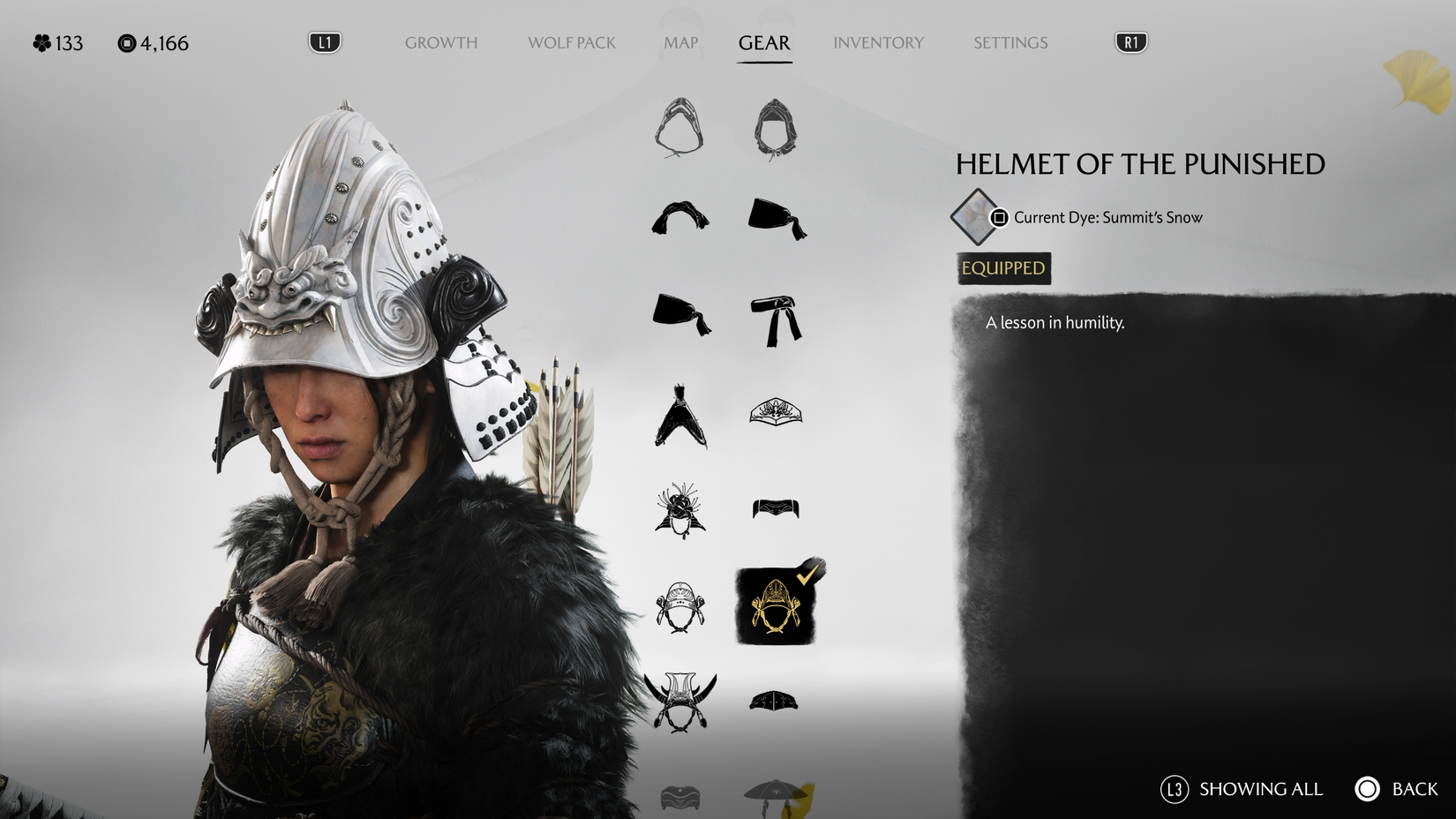
Task: Toggle the Equipped status badge
Action: (x=1001, y=268)
